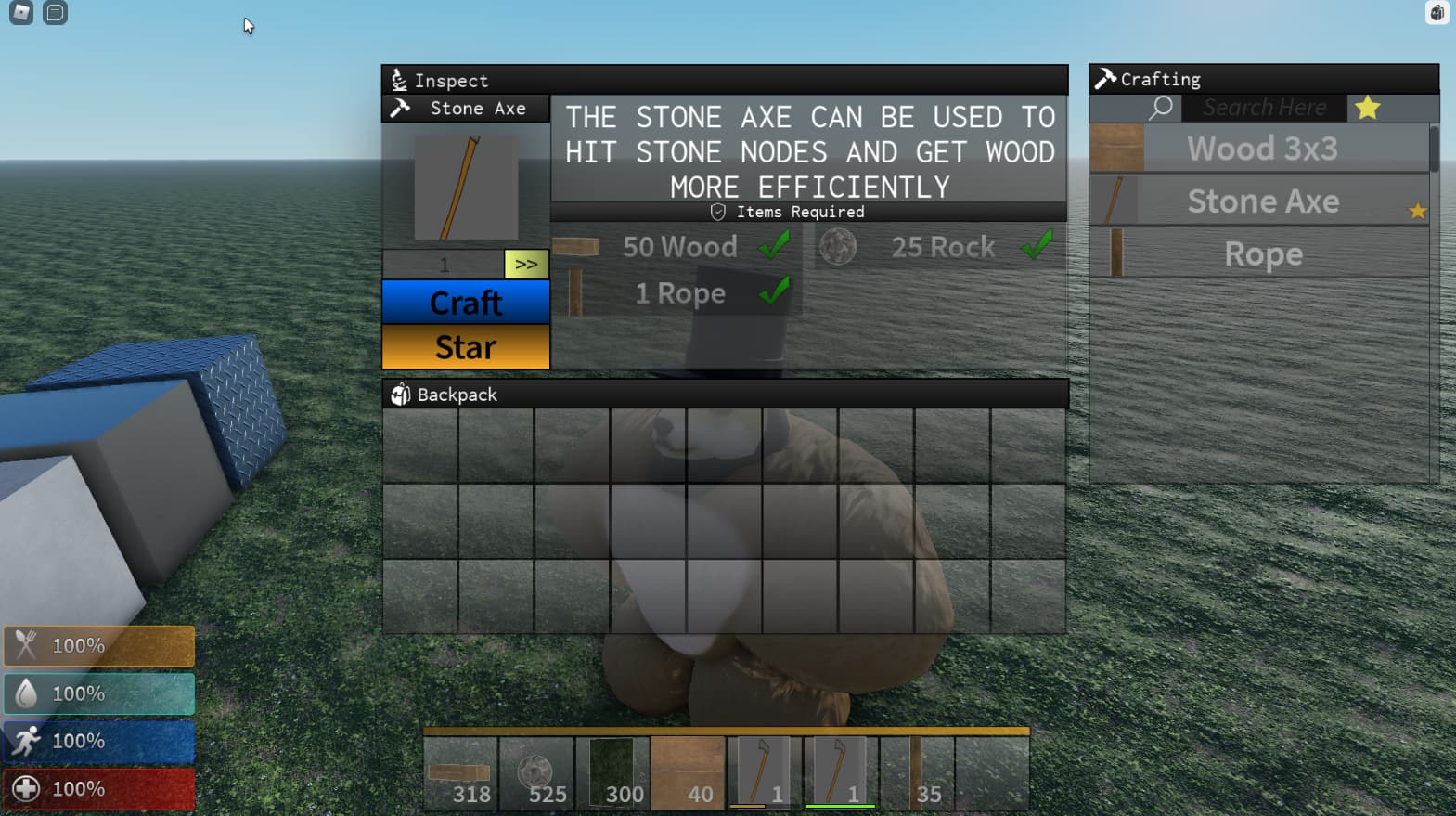This screenshot has width=1456, height=816.
Task: Open the Roblox chat window
Action: click(56, 13)
